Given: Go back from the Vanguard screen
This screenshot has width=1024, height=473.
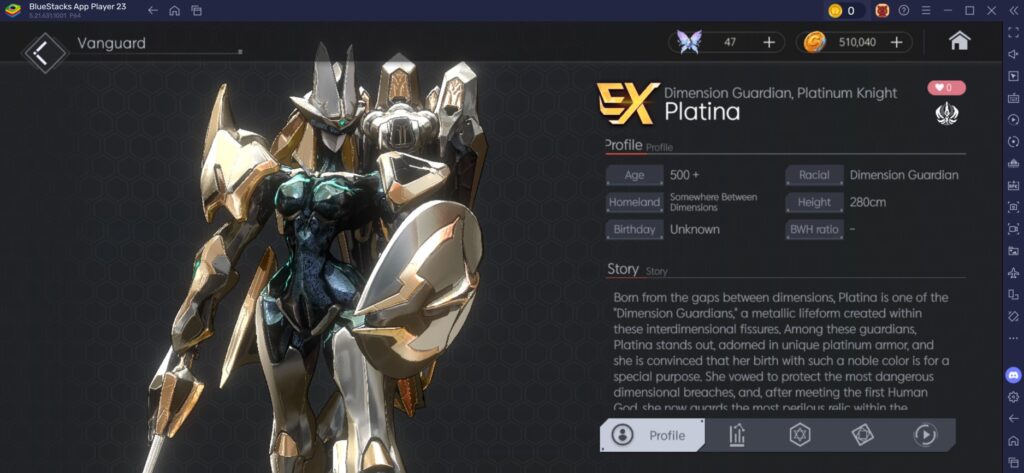Looking at the screenshot, I should coord(44,52).
